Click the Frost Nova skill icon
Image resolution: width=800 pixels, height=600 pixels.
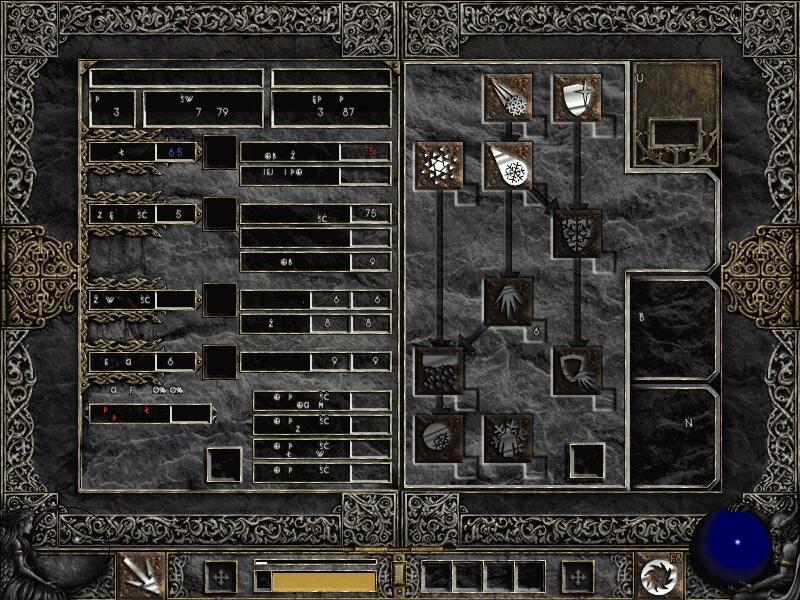tap(438, 165)
